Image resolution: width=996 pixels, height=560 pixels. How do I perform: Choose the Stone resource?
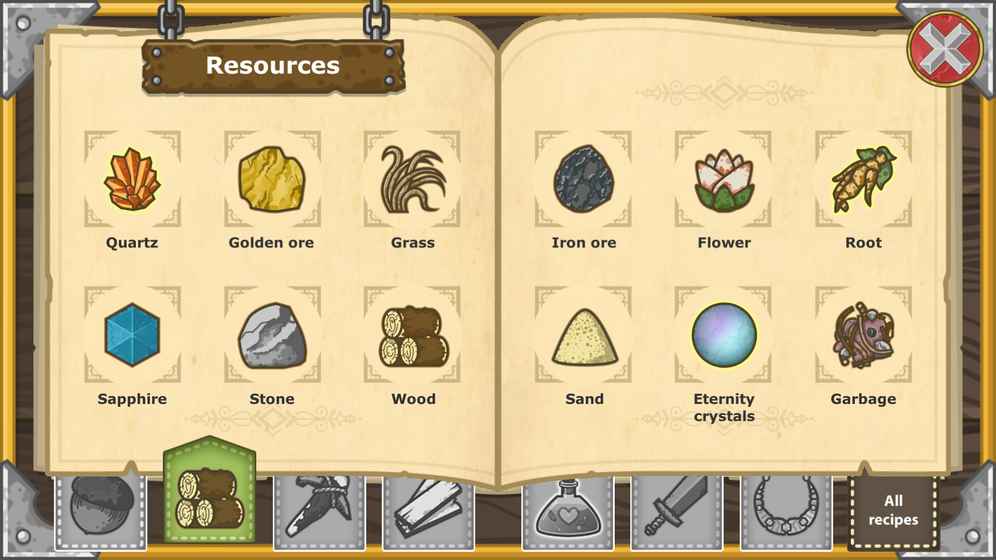(x=272, y=336)
